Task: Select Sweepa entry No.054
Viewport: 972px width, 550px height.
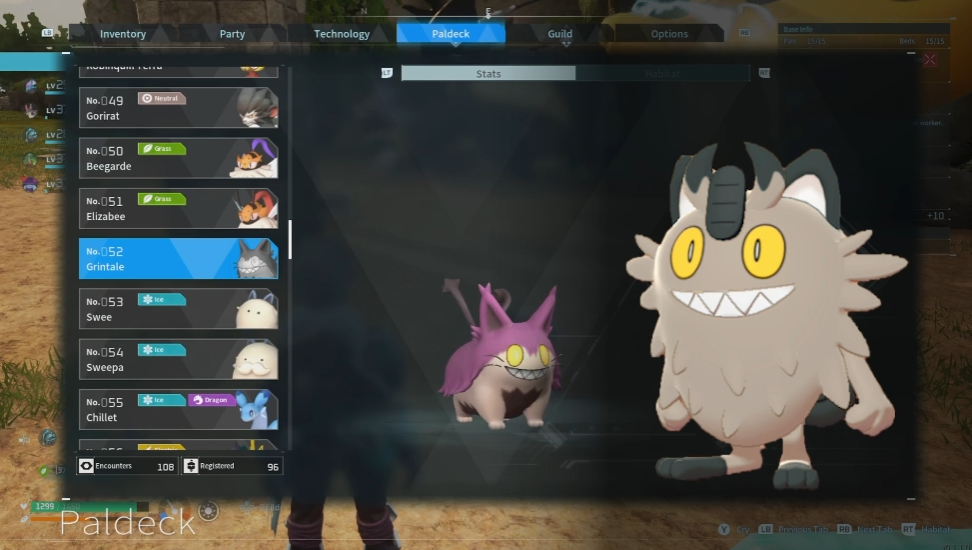Action: pyautogui.click(x=178, y=359)
